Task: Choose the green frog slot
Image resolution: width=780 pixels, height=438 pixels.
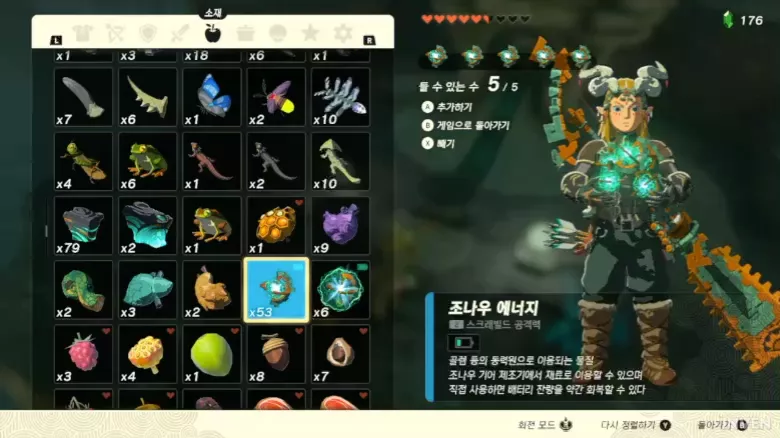Action: [x=148, y=161]
